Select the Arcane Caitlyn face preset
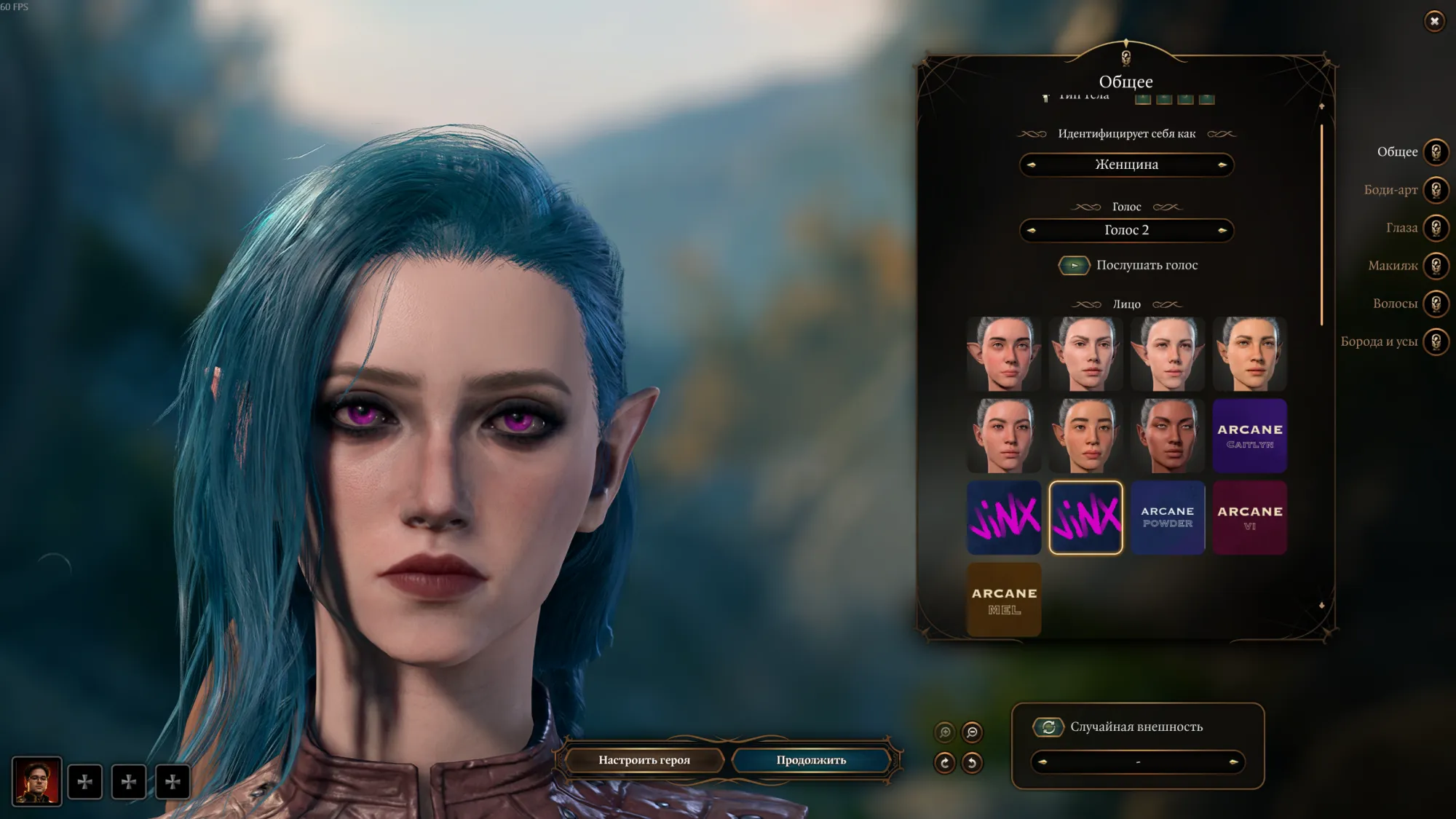 pos(1249,436)
